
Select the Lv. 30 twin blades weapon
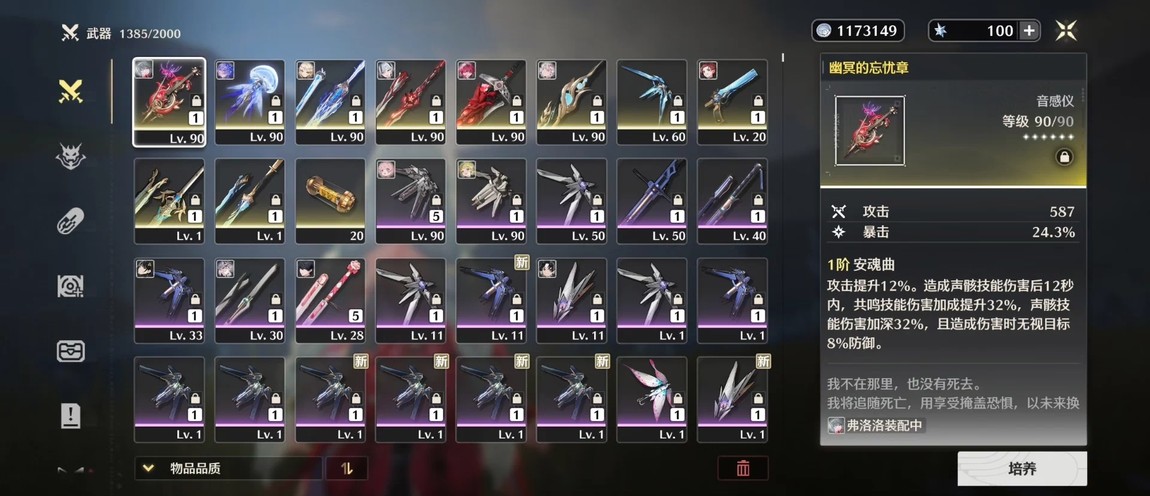(x=250, y=300)
